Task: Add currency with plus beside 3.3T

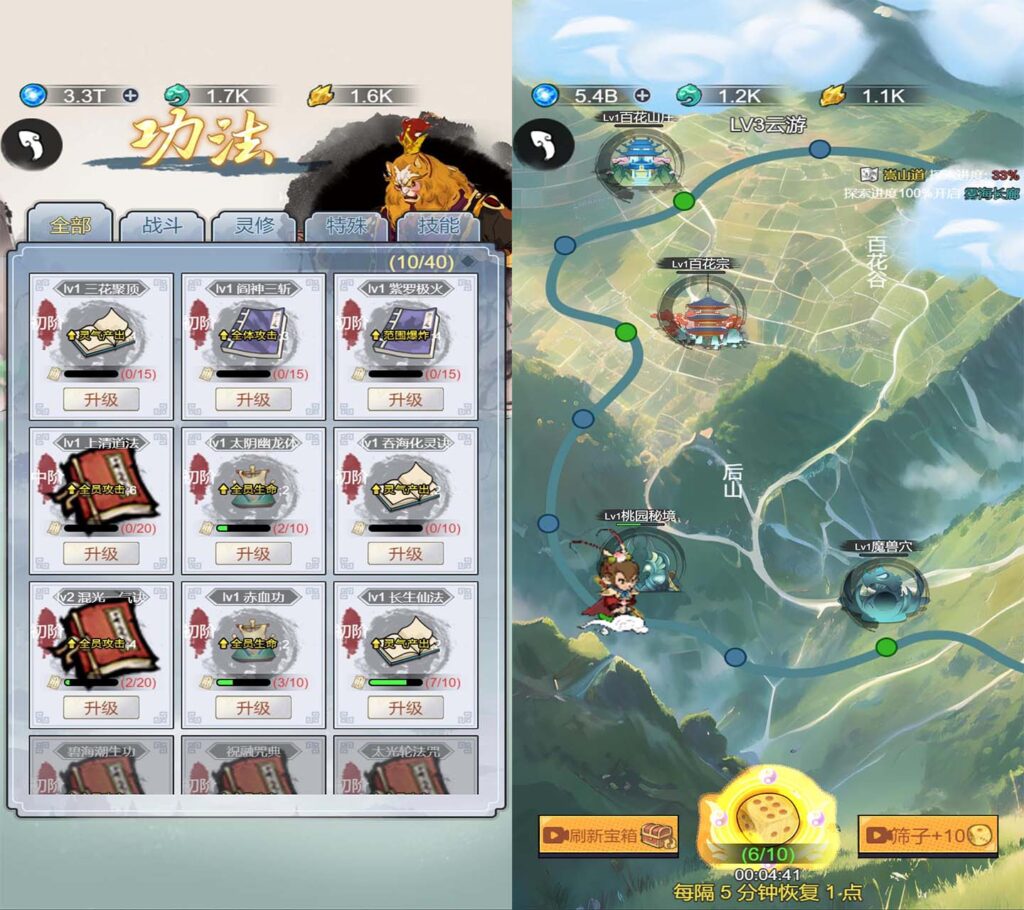Action: click(130, 96)
